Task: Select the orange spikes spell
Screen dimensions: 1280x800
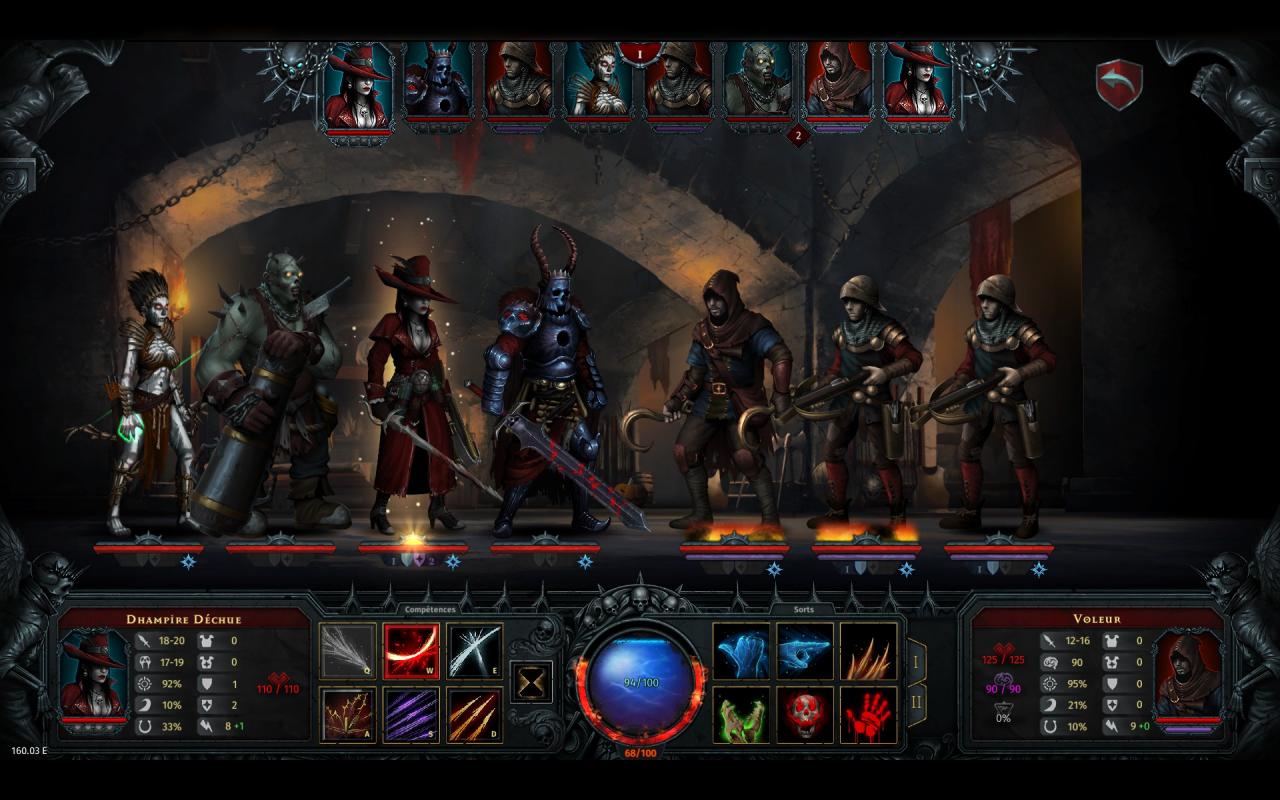Action: click(x=868, y=651)
